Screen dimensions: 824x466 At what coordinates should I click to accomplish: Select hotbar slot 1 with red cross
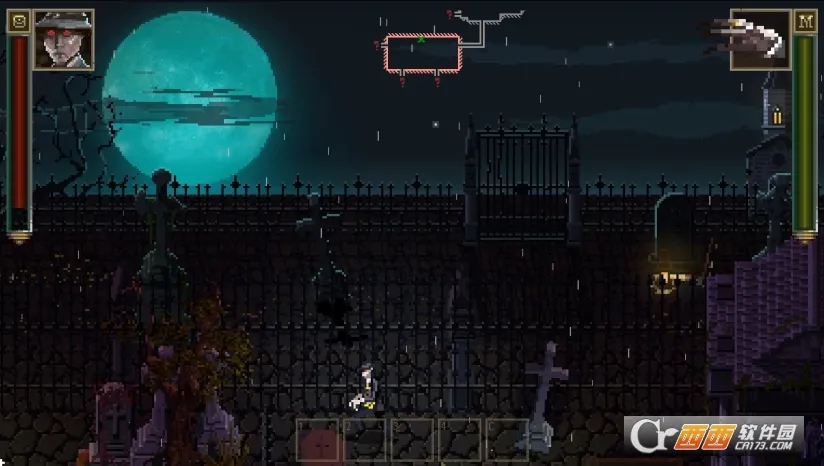[x=318, y=440]
